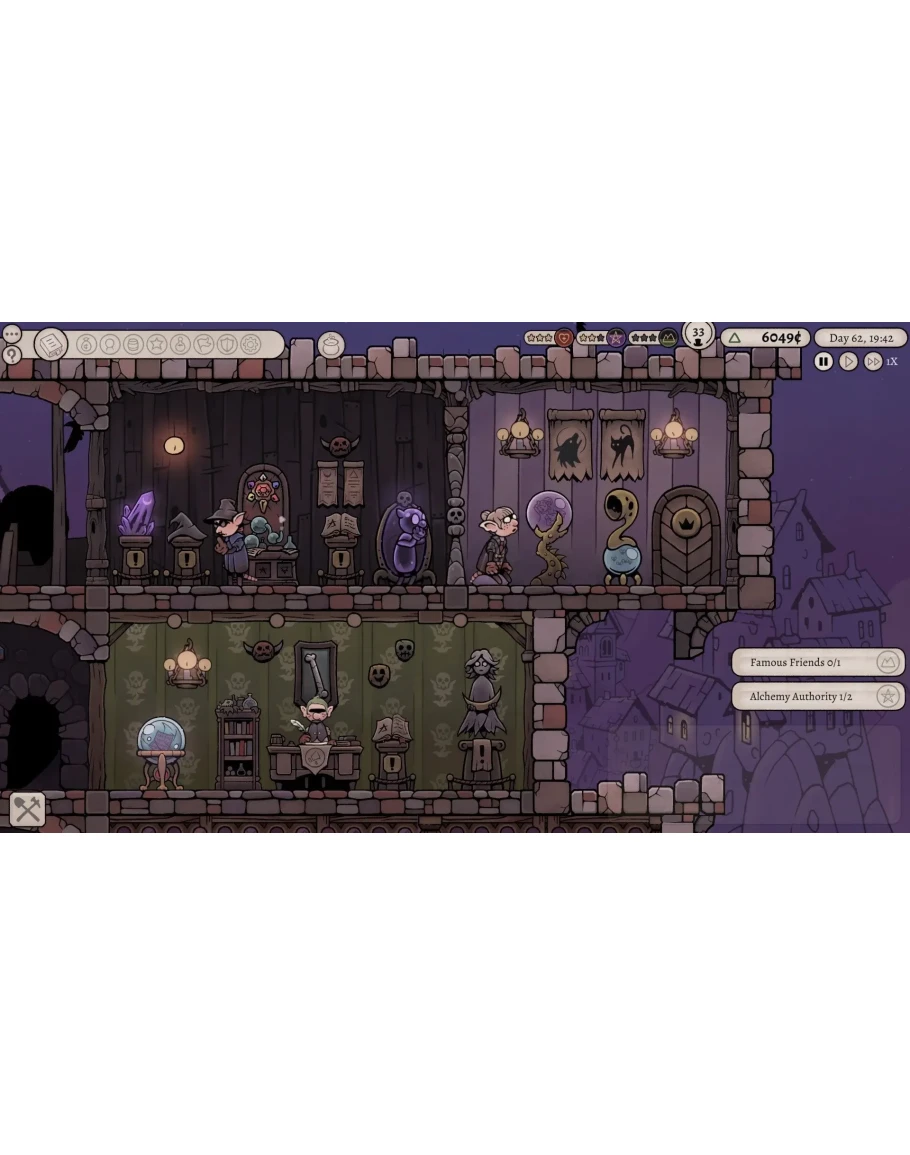Set game to normal play speed
Viewport: 910px width, 1155px height.
click(848, 362)
